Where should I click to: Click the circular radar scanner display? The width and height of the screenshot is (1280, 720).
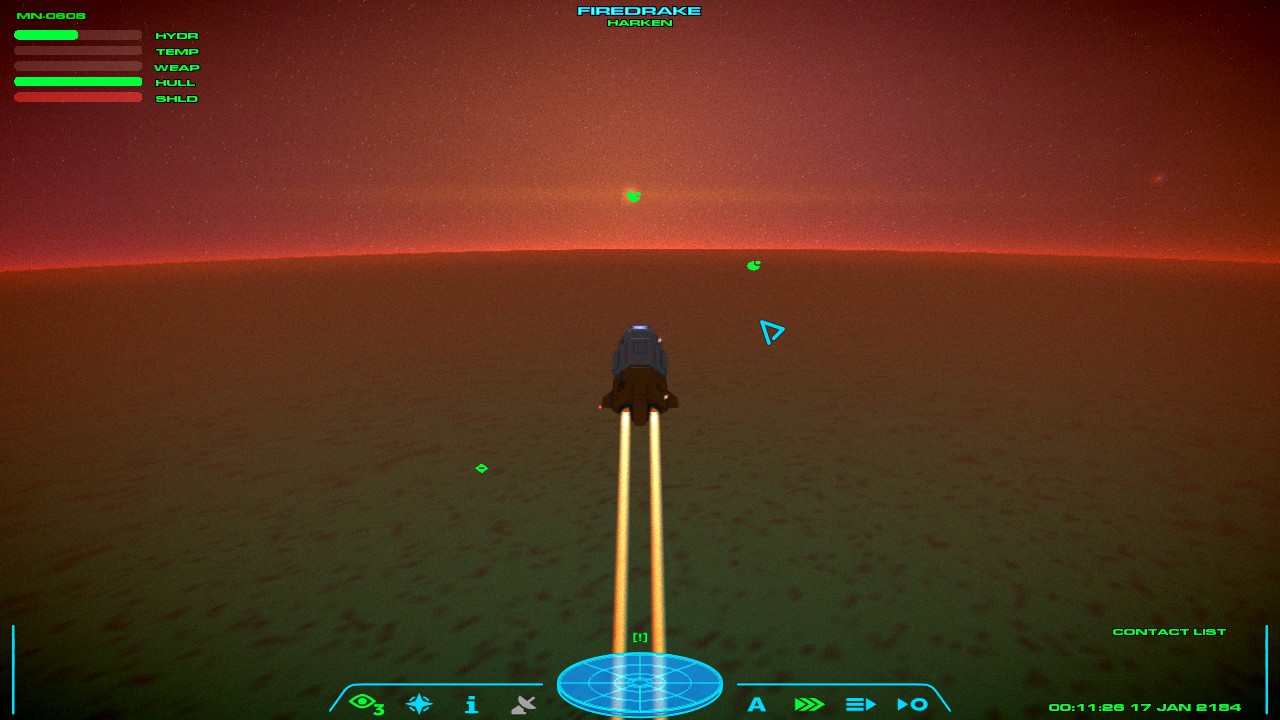point(640,683)
